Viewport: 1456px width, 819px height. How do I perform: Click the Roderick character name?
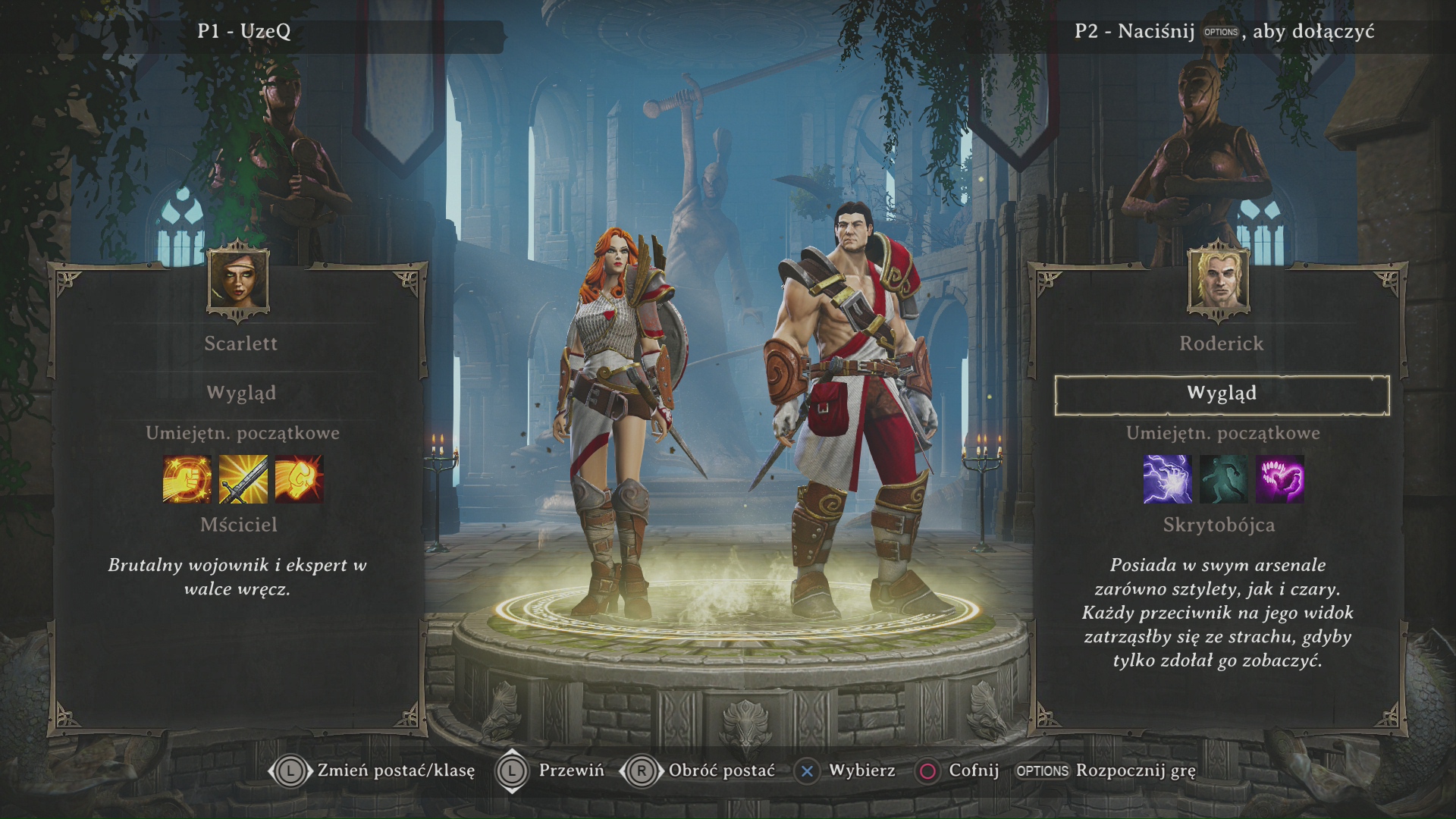(1221, 344)
